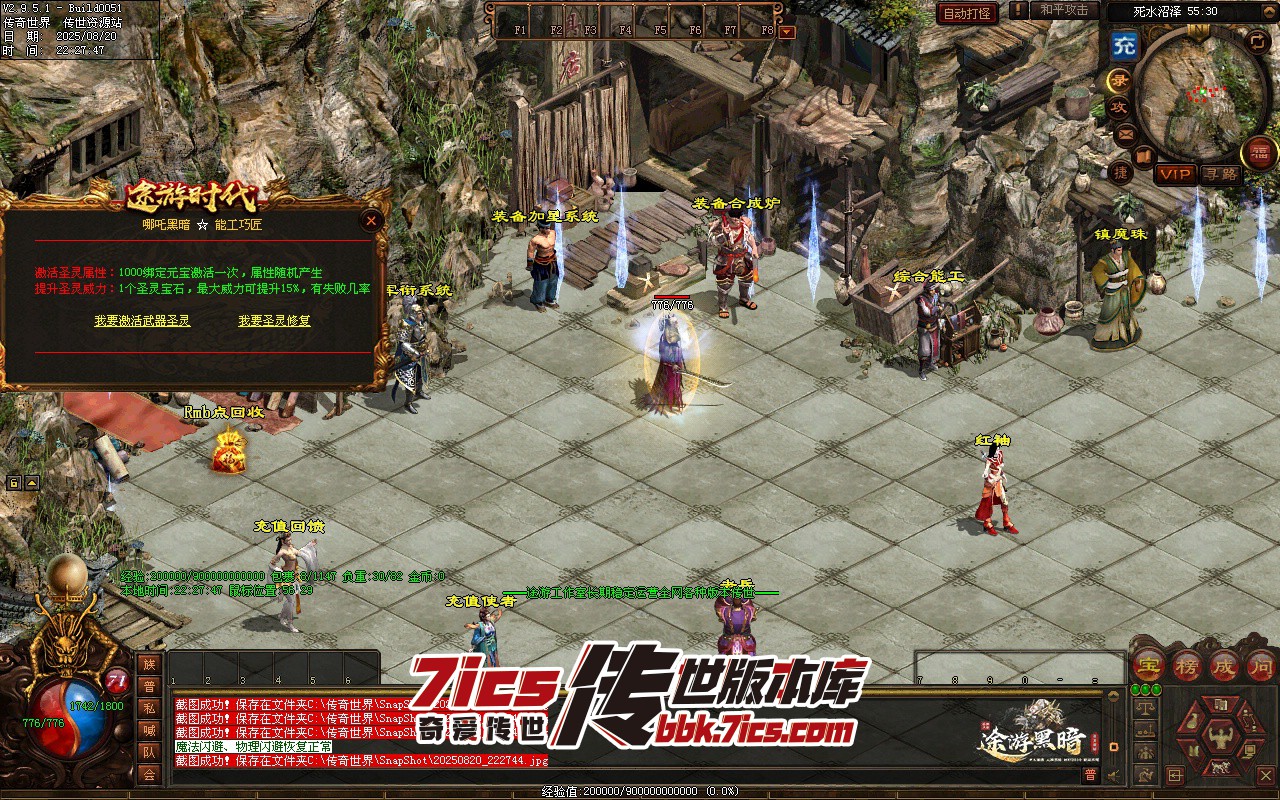Close the 能工巧匠 dialog window
The height and width of the screenshot is (800, 1280).
tap(372, 221)
